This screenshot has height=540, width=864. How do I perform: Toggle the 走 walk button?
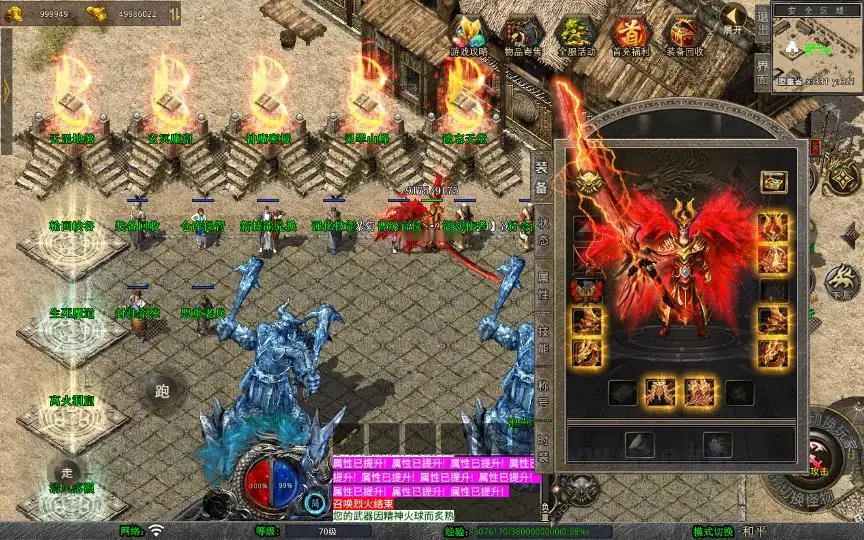67,471
